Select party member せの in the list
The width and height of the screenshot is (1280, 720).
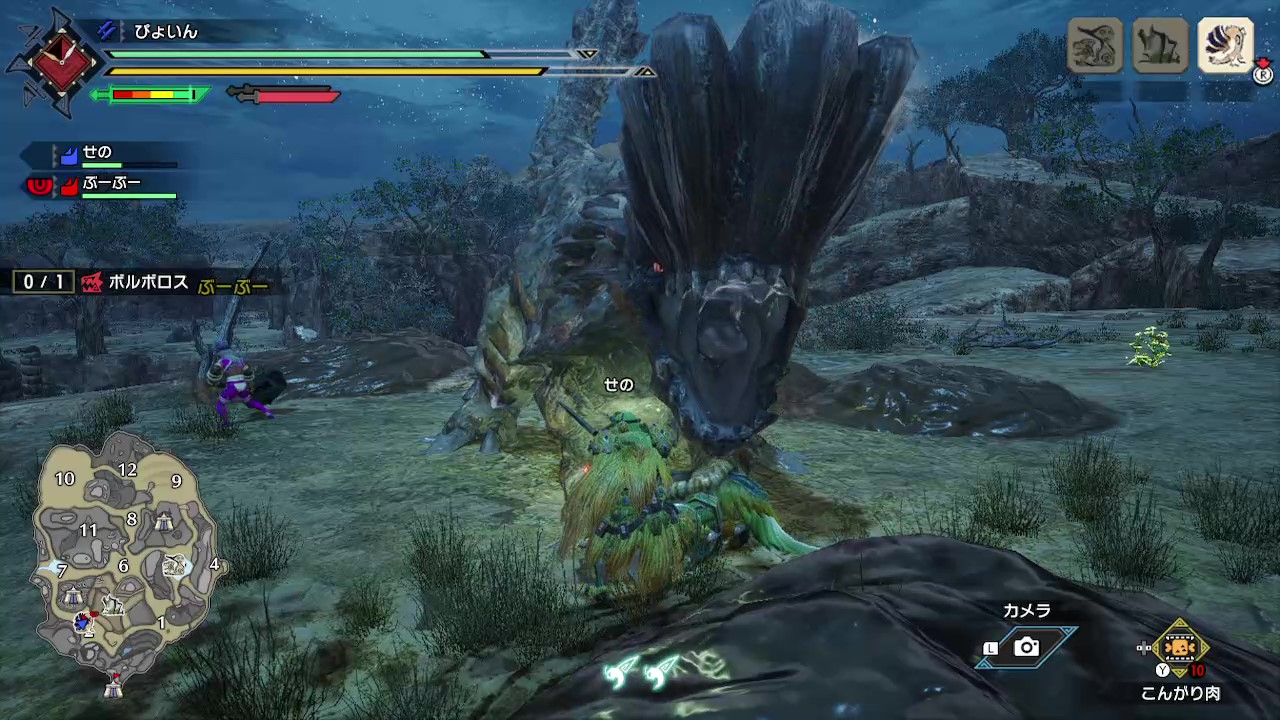click(97, 154)
